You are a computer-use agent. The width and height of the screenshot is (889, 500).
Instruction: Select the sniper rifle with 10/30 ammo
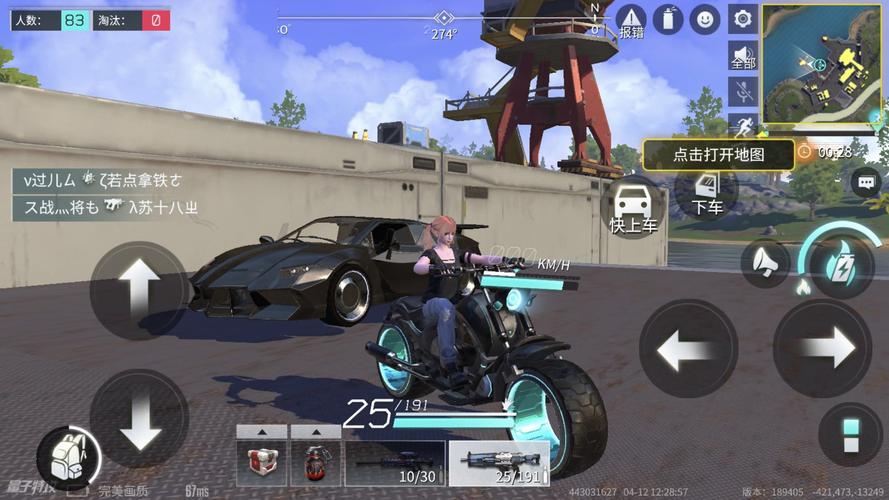[x=394, y=463]
